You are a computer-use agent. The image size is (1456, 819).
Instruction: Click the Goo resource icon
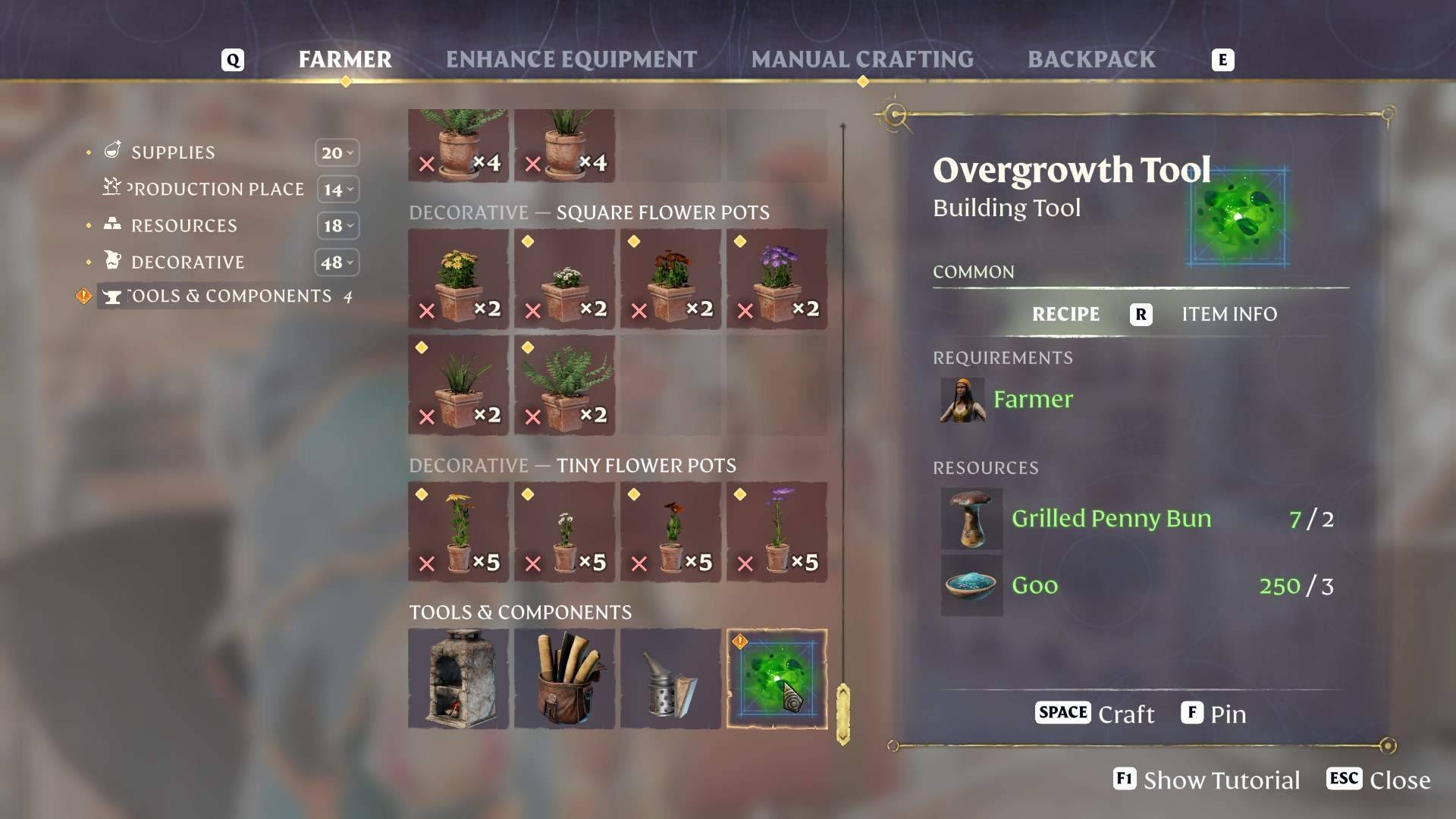coord(970,585)
